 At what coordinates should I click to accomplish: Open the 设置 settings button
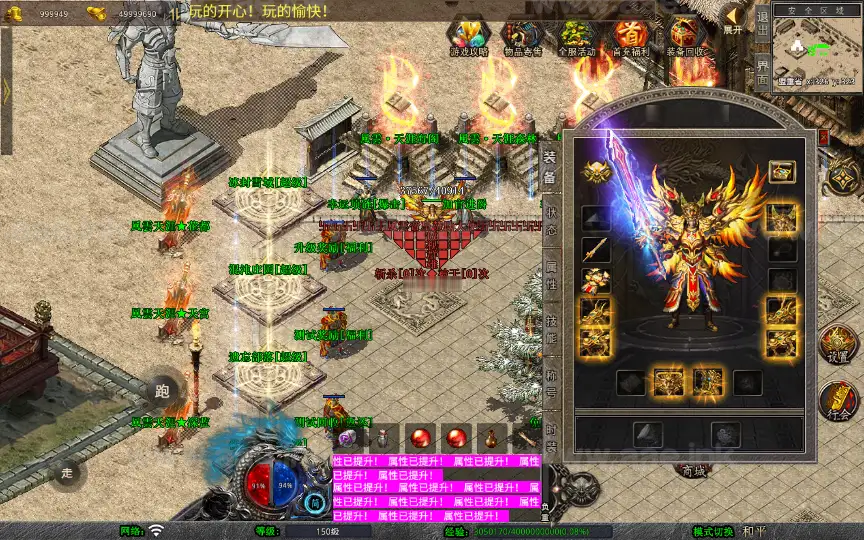[838, 344]
